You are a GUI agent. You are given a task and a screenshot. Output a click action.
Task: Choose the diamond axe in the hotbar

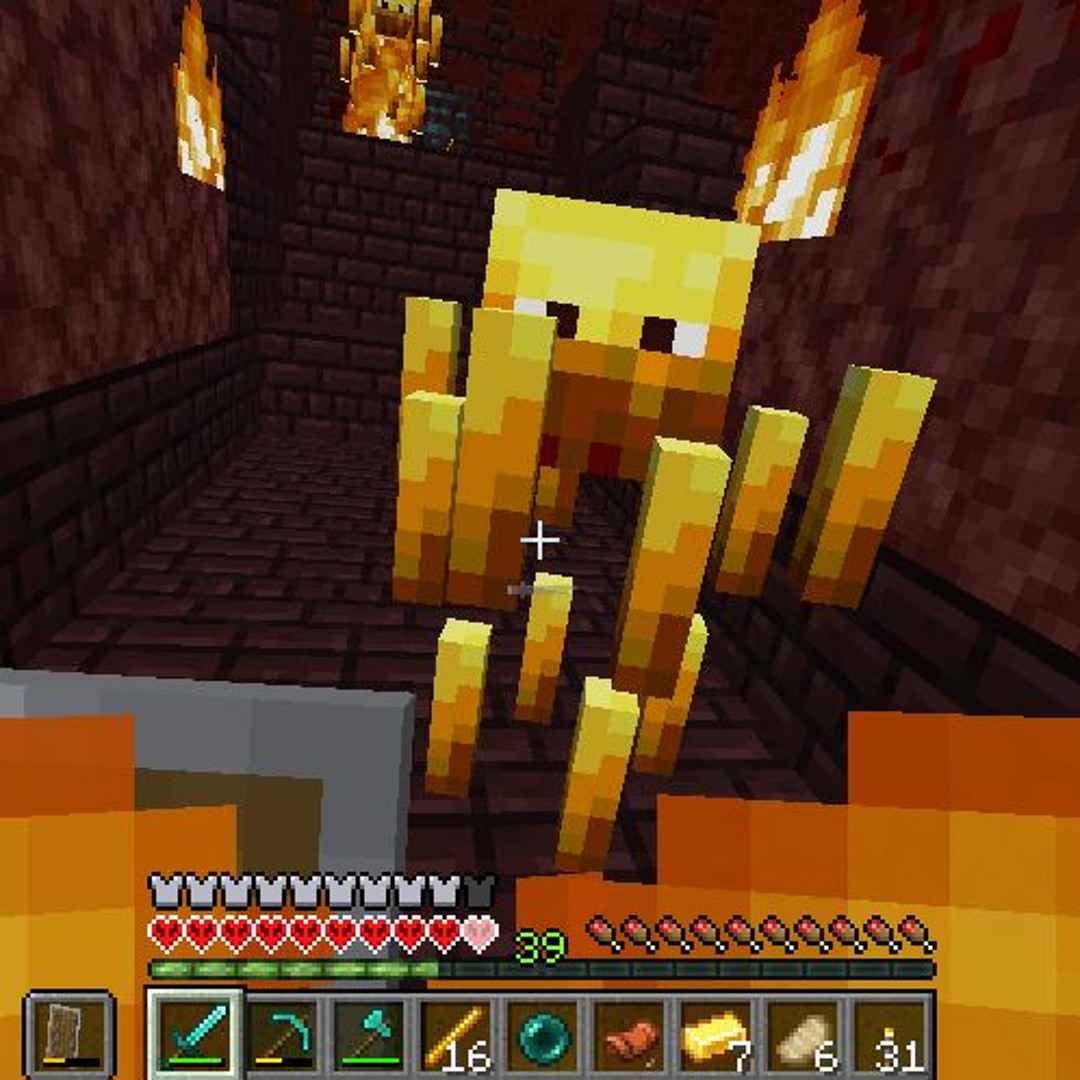[368, 1035]
